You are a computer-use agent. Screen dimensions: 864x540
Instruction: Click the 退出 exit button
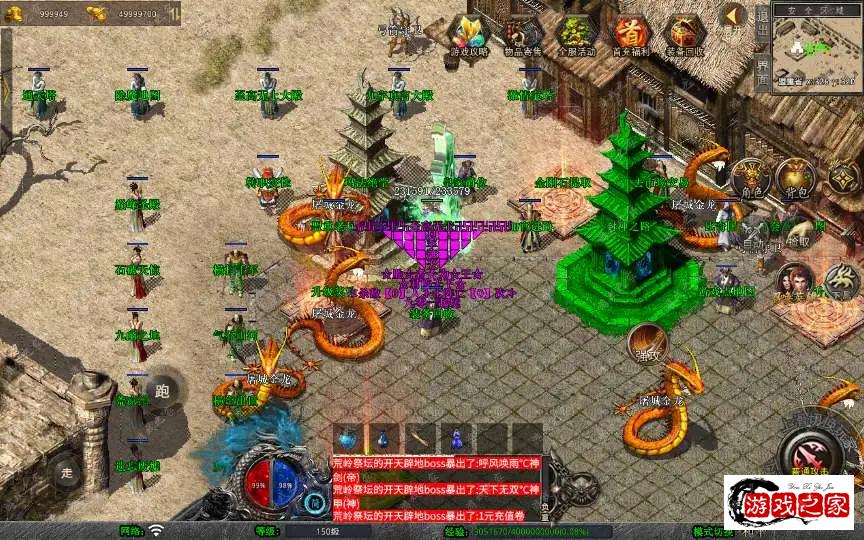coord(762,22)
